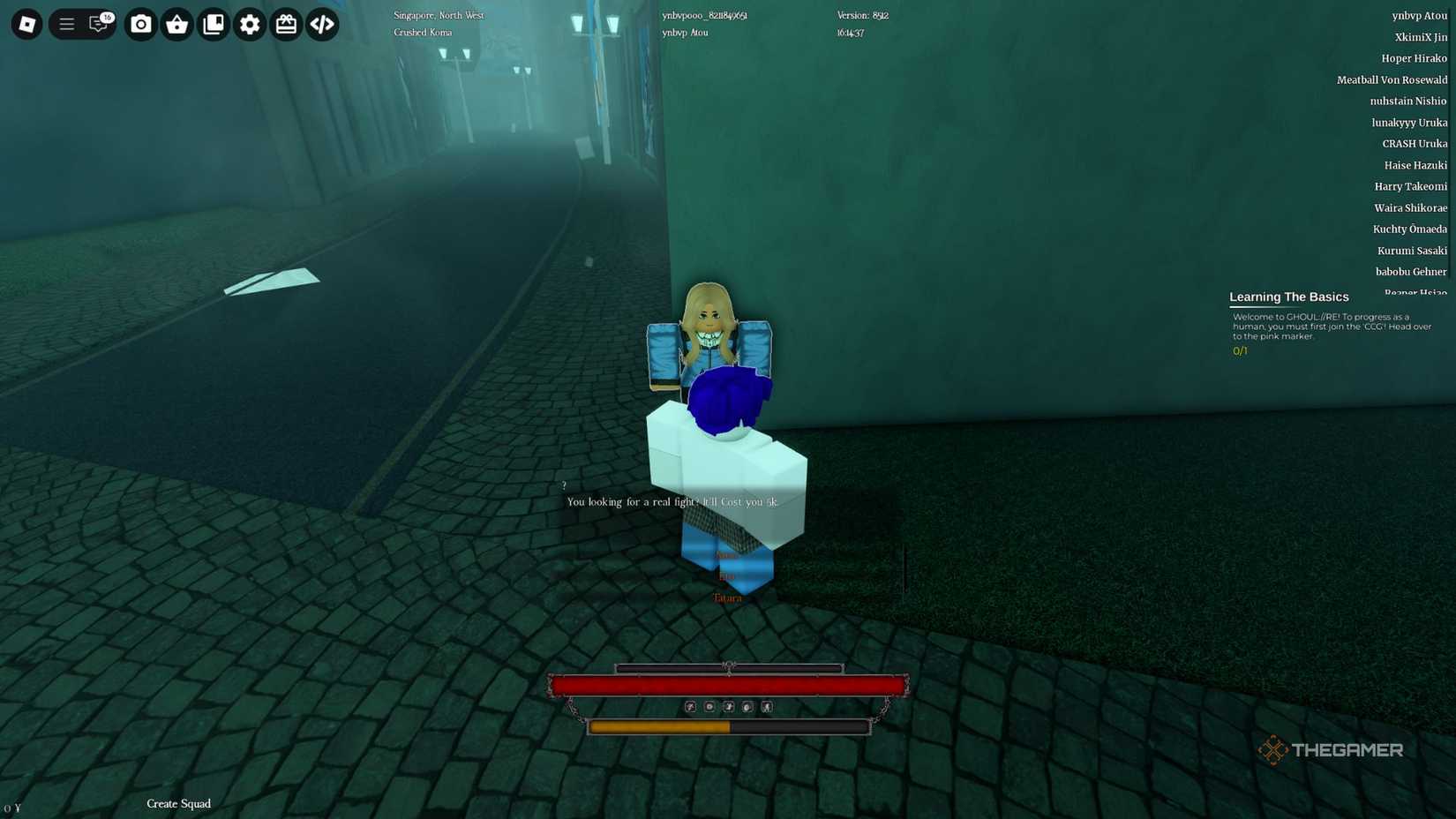
Task: Select Haise Hazuki in the player list
Action: coord(1415,165)
